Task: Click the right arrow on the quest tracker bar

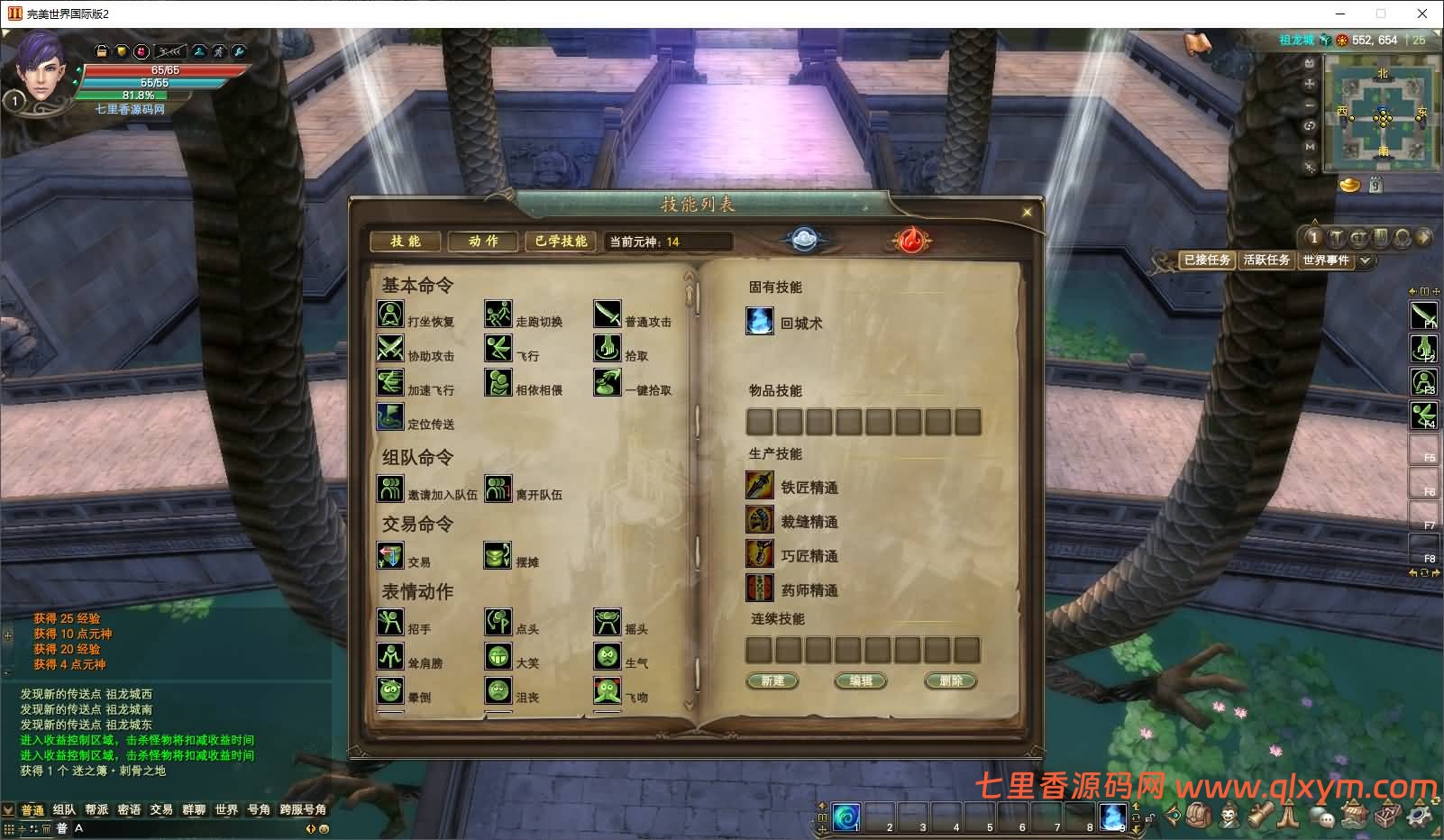Action: pyautogui.click(x=1425, y=237)
